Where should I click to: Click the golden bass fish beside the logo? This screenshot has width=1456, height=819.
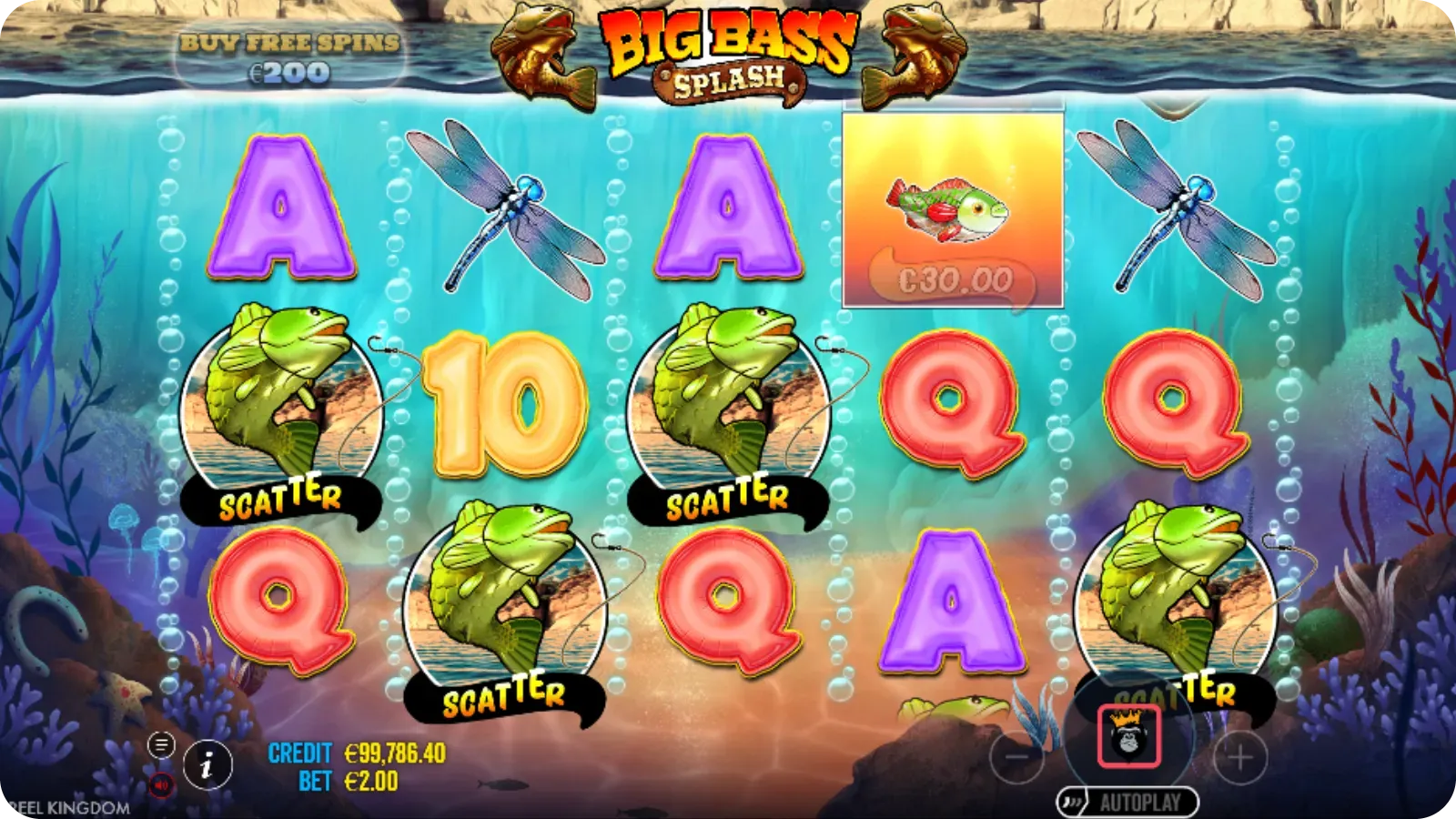[541, 55]
